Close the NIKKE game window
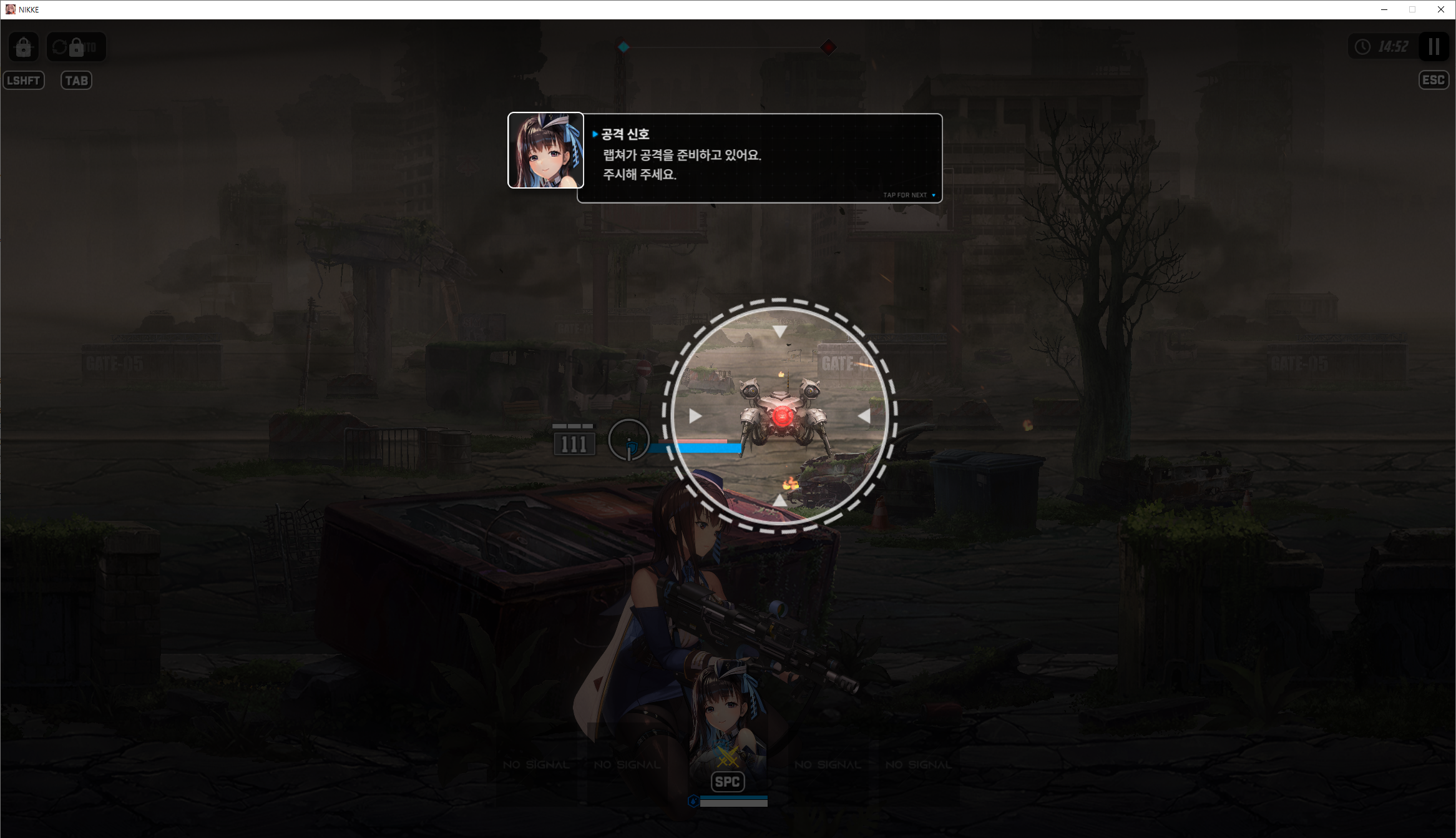 [1440, 9]
